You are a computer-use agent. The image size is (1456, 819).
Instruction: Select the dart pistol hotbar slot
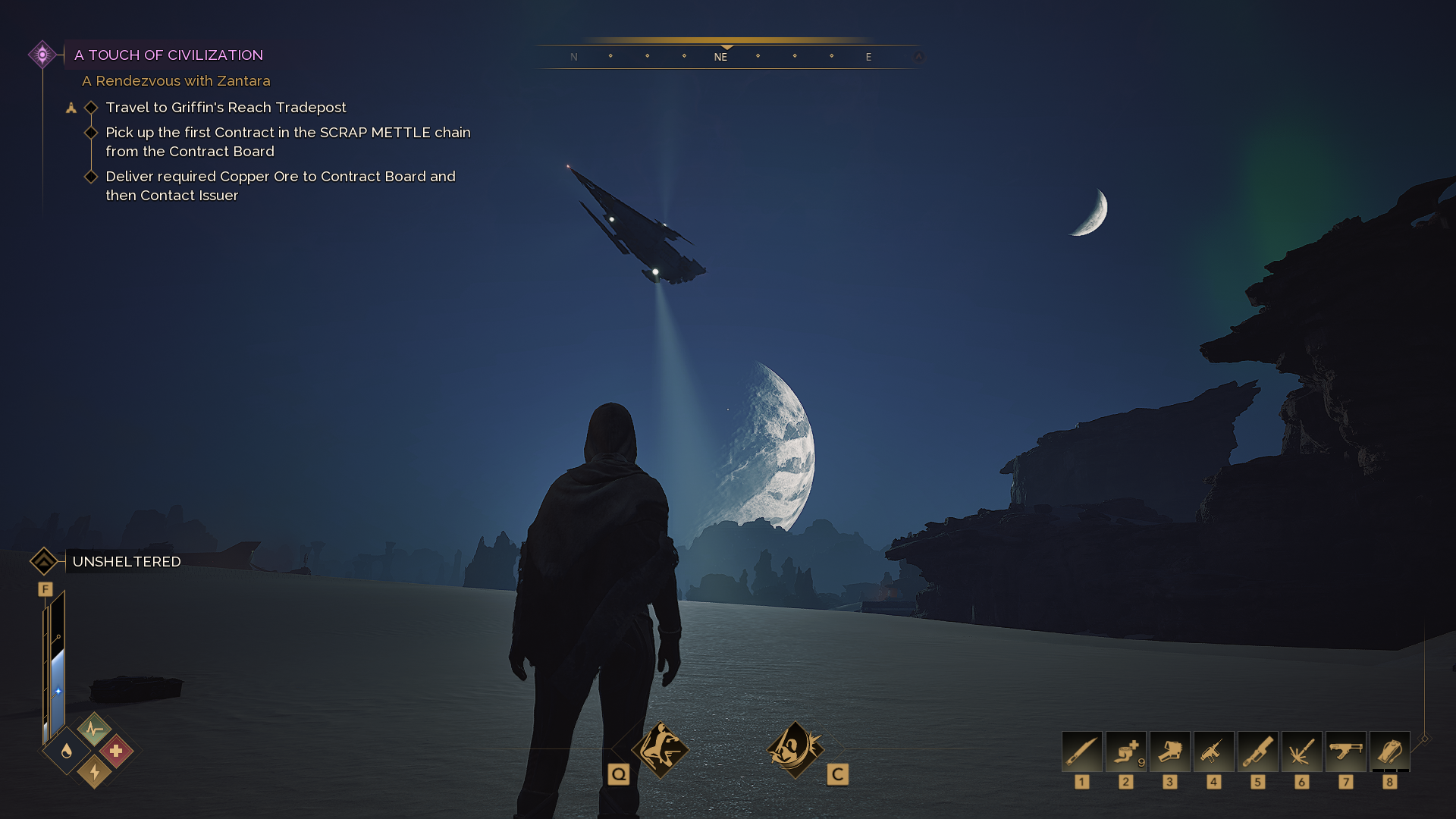click(1214, 752)
